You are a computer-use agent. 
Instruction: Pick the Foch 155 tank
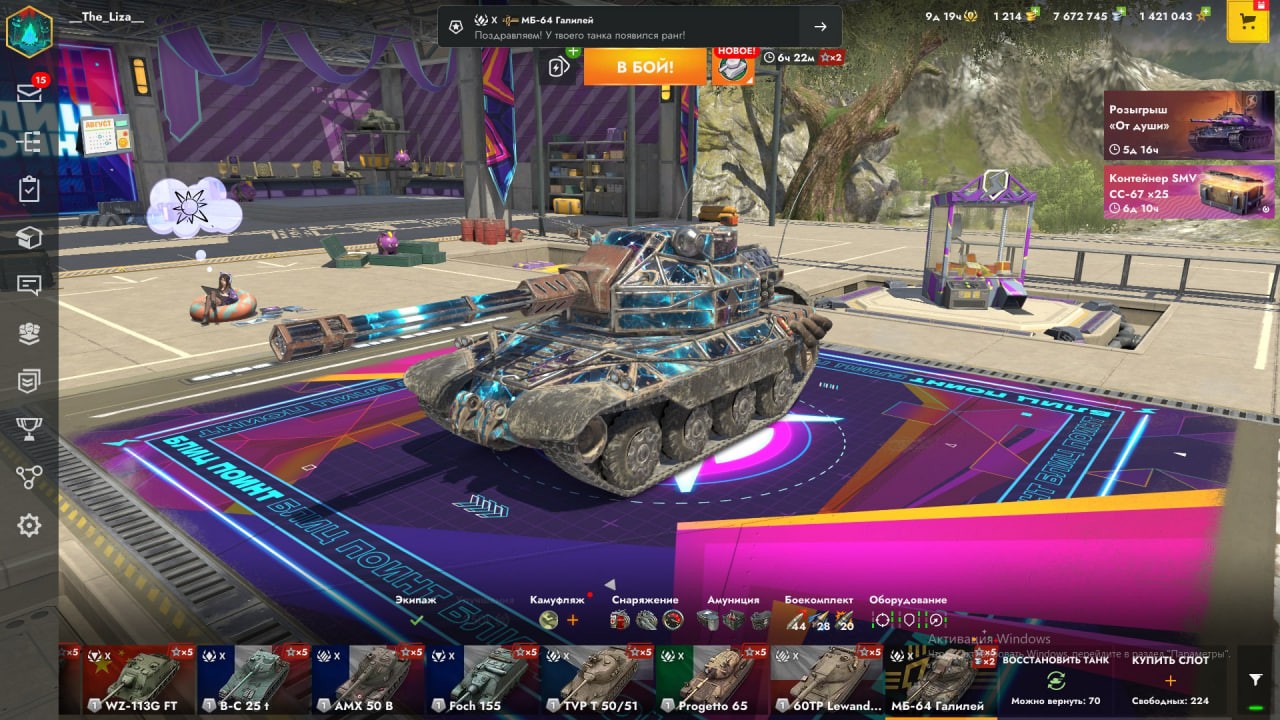tap(483, 680)
